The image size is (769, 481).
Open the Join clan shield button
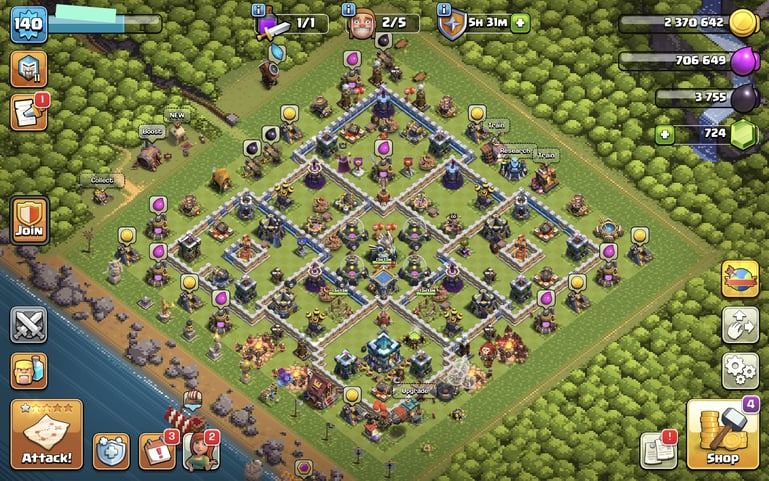29,219
